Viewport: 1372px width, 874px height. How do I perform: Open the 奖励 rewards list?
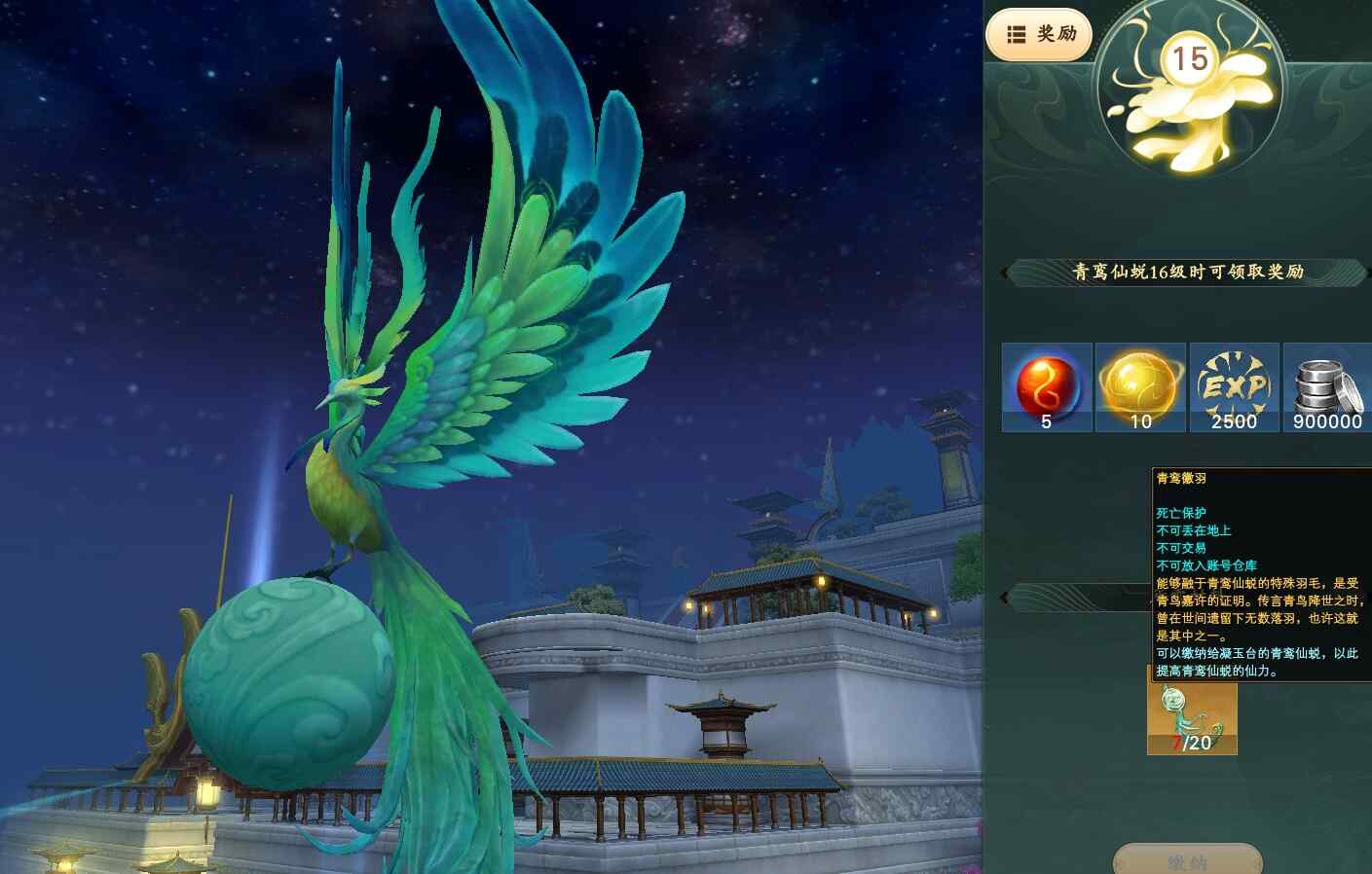(x=1039, y=35)
